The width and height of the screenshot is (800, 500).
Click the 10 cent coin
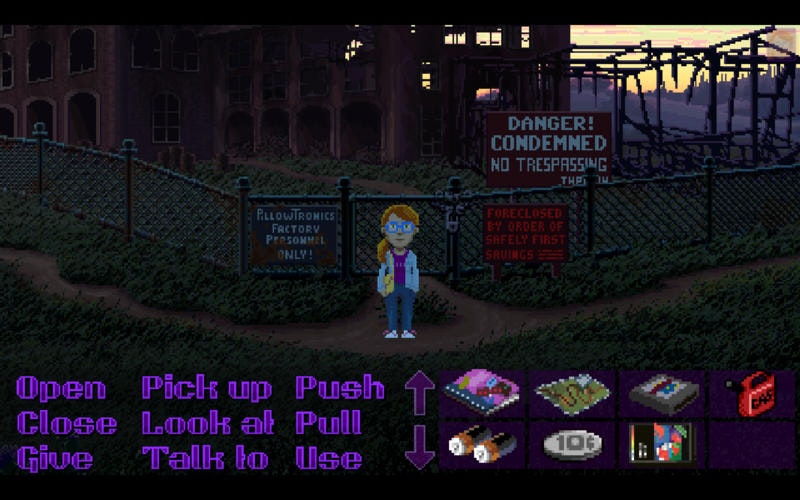573,445
